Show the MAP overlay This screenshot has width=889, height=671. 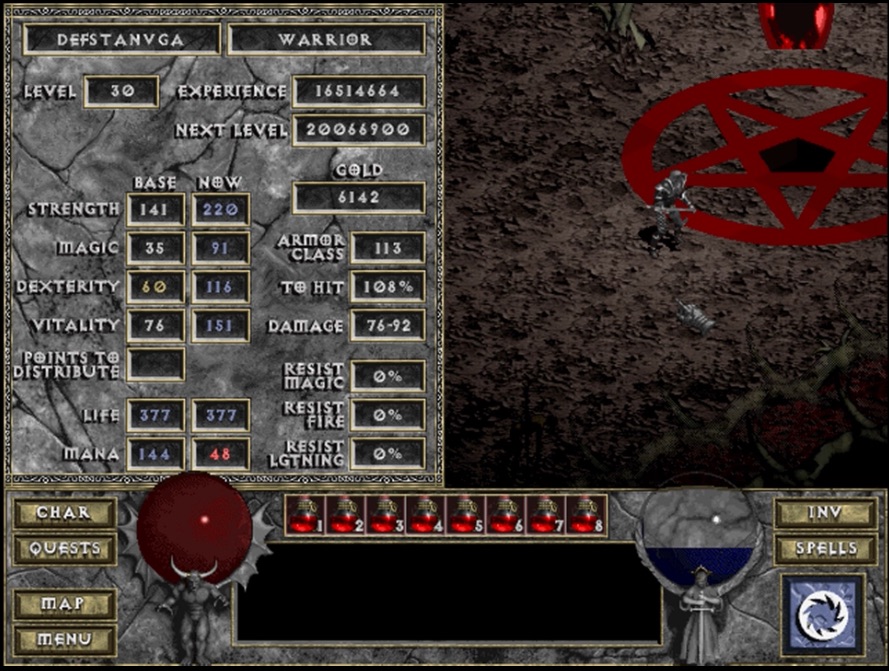click(64, 604)
